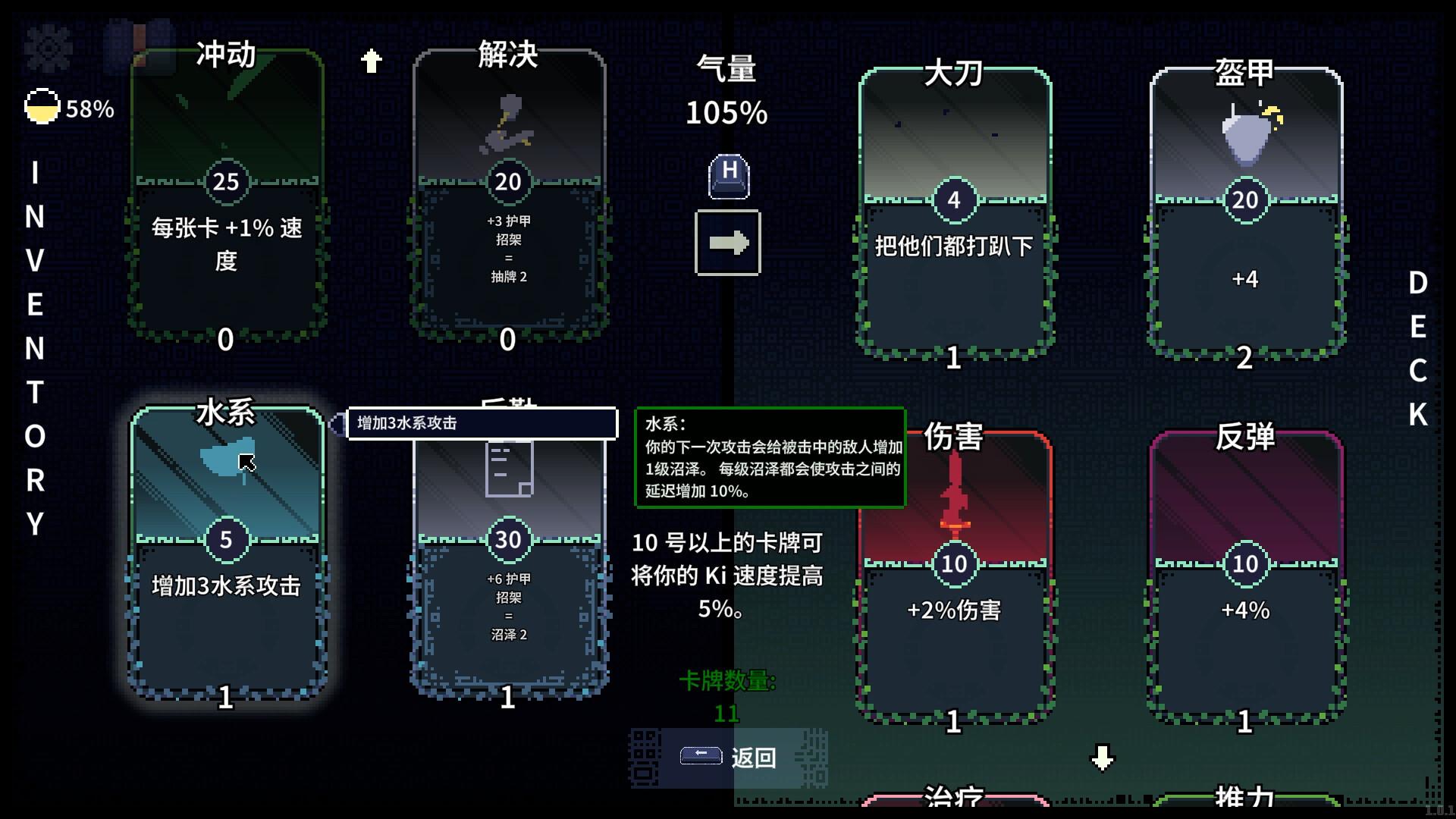Click the 水系 tooltip description box
This screenshot has height=819, width=1456.
(770, 459)
